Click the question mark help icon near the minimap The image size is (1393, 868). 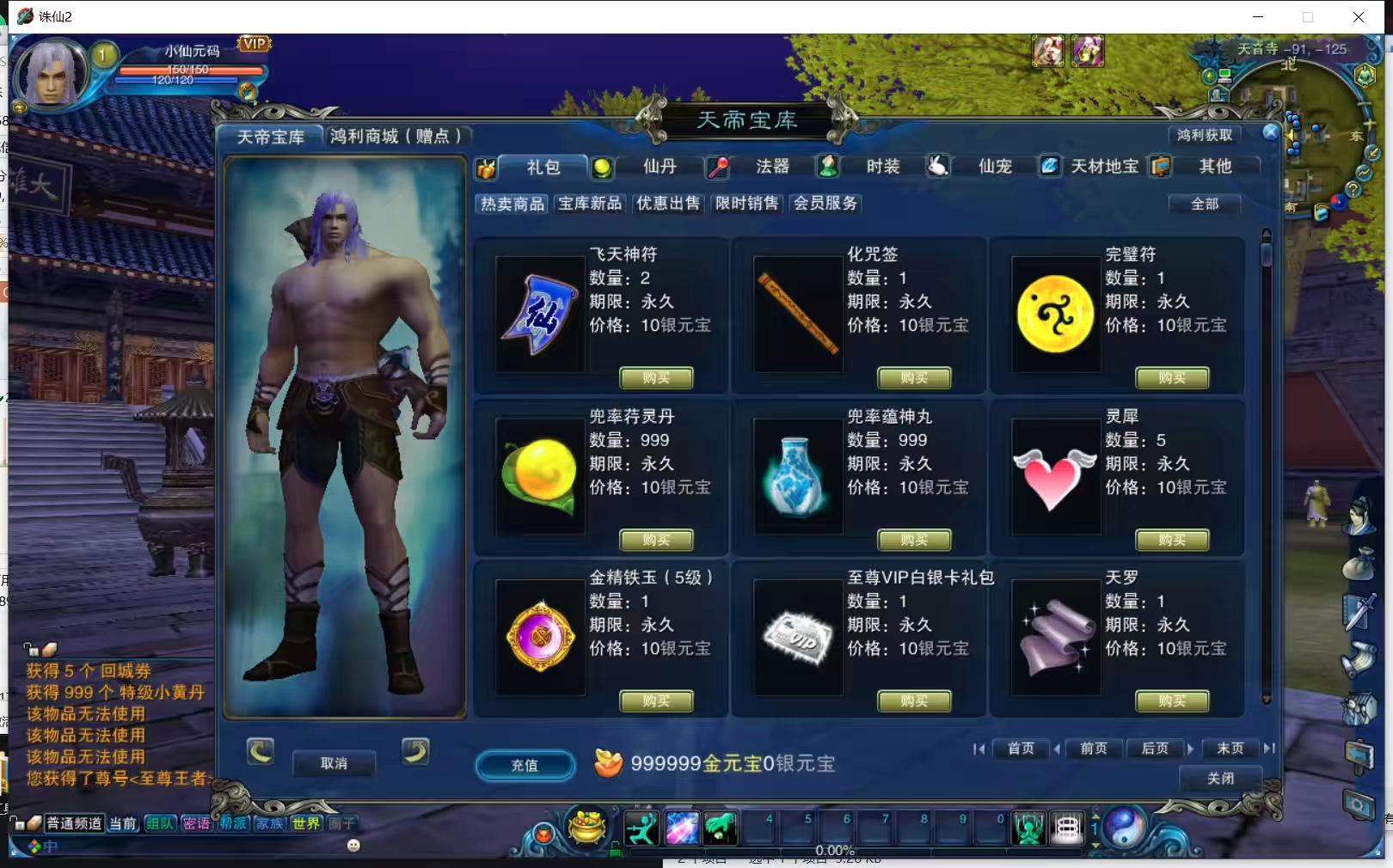point(1353,189)
